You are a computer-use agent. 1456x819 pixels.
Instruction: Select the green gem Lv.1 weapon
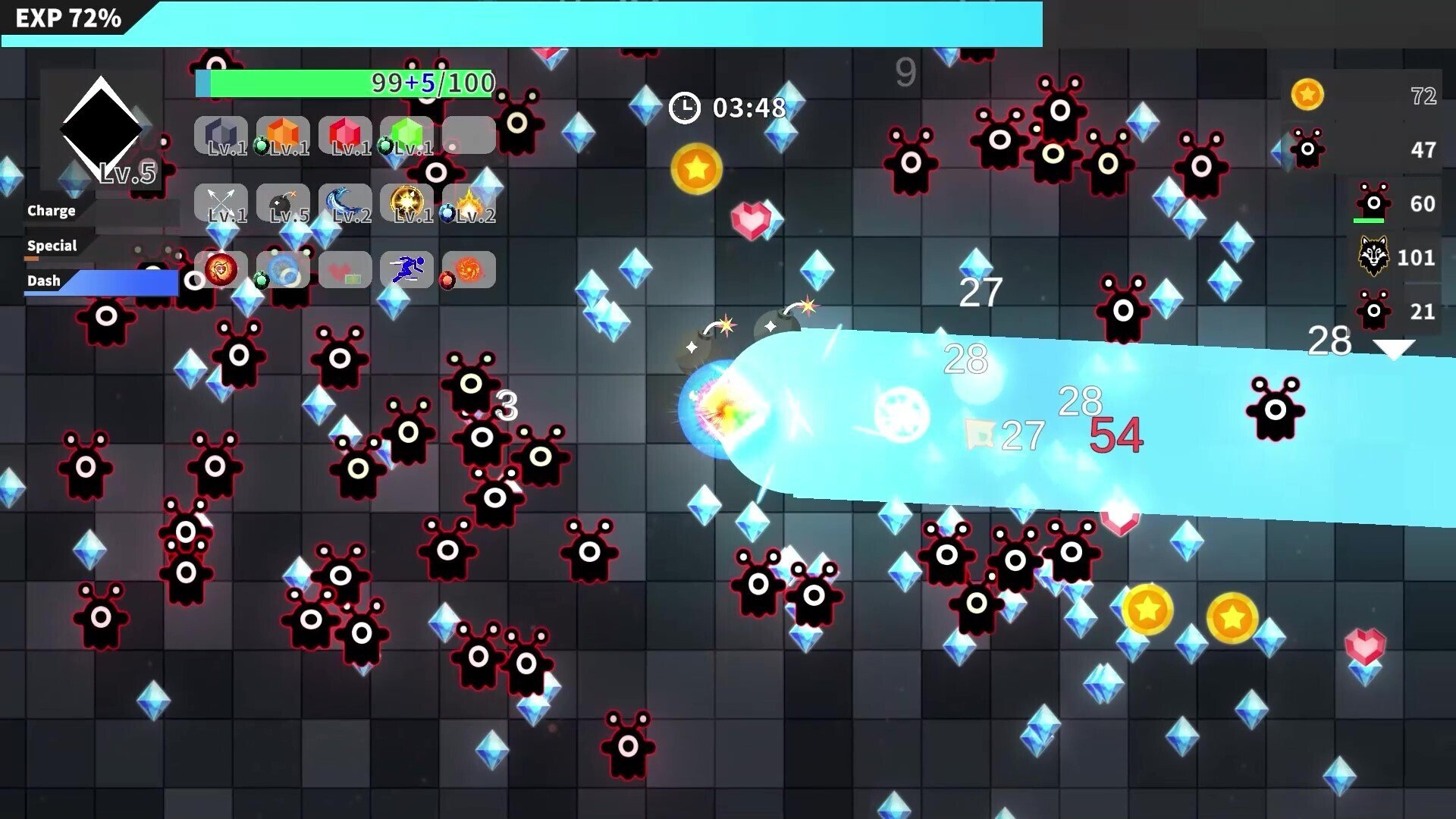[x=407, y=135]
